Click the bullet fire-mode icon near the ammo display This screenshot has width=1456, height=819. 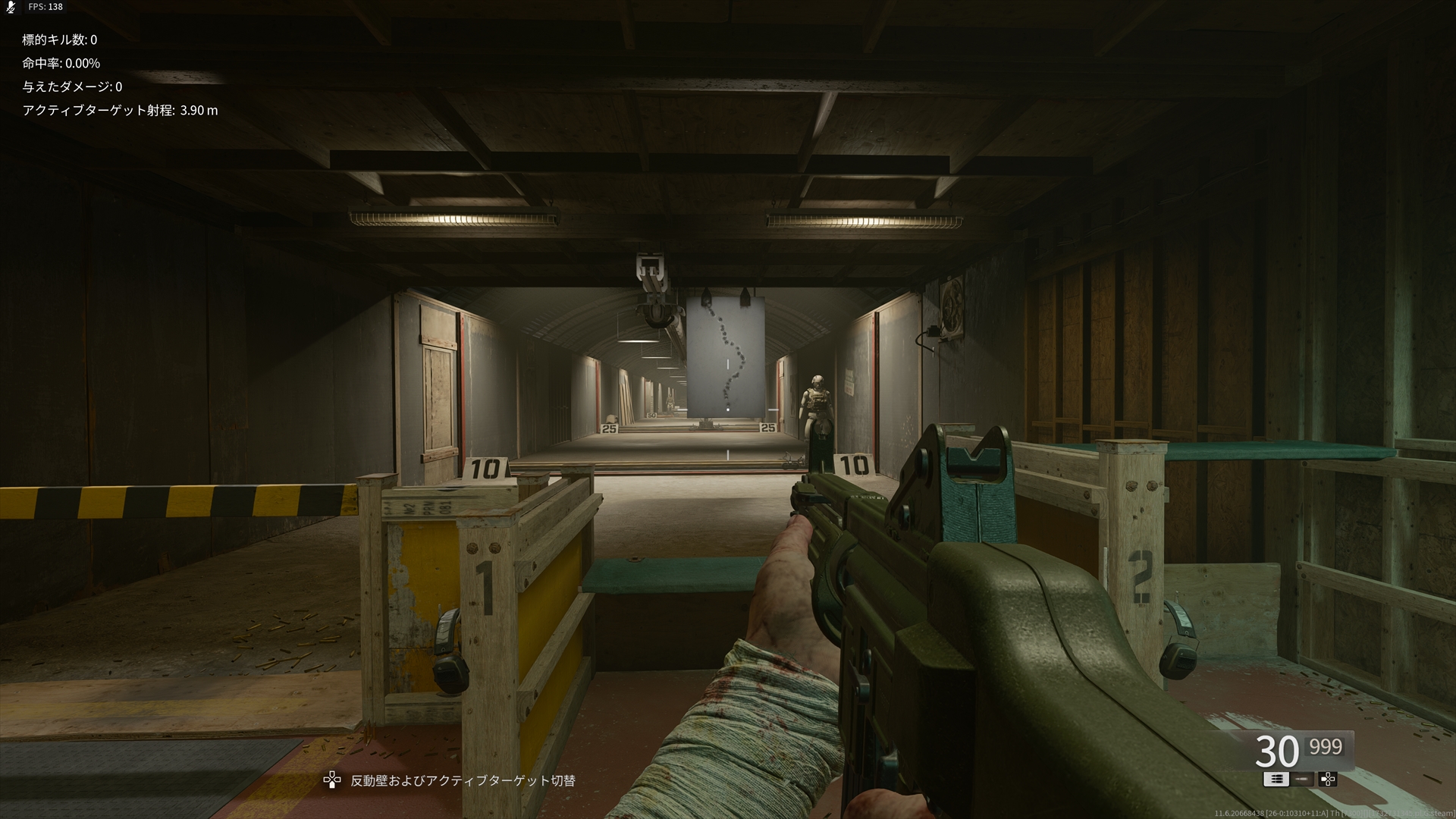(1301, 779)
